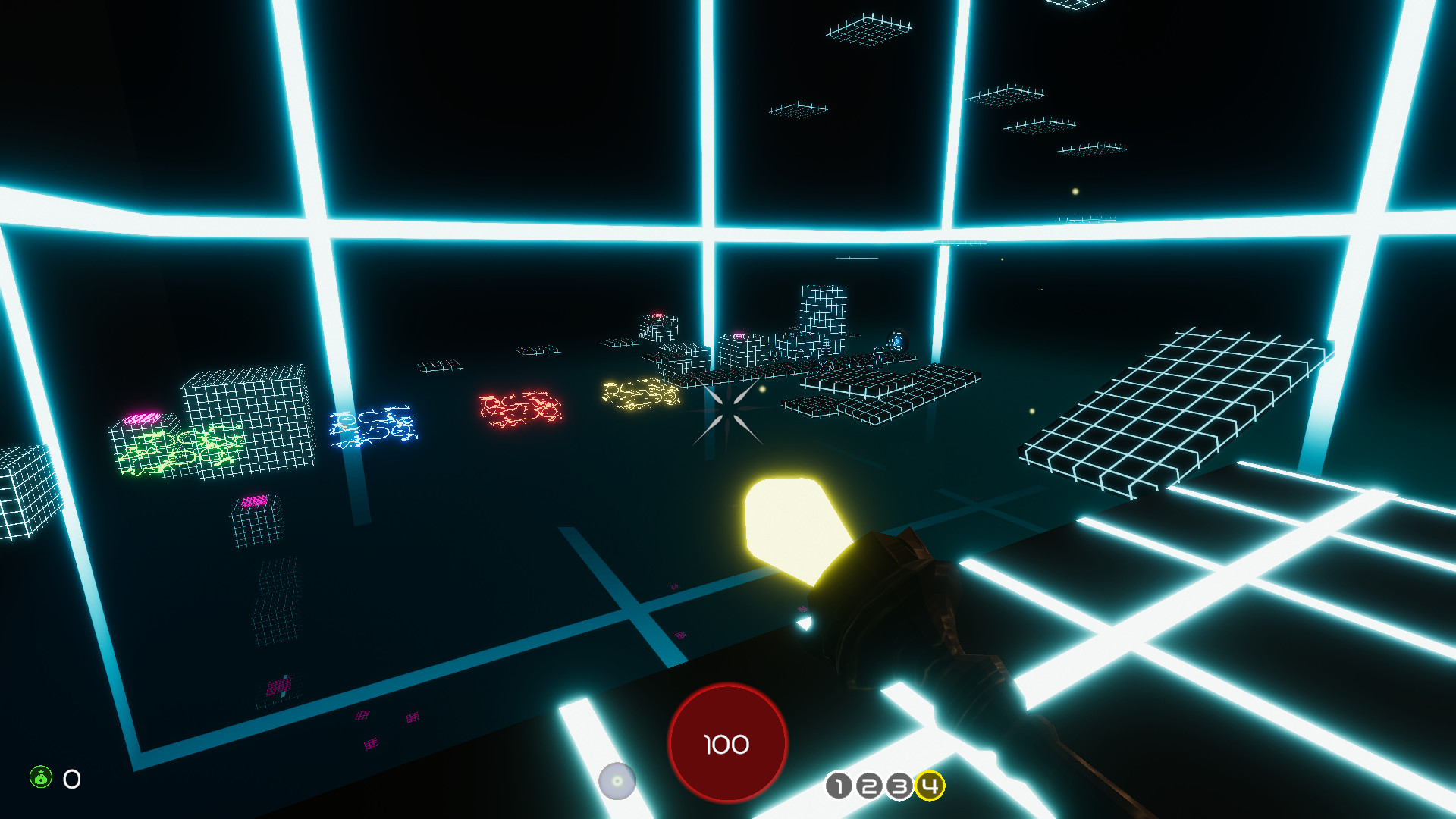
Task: Click the currency counter showing 0
Action: click(x=71, y=777)
